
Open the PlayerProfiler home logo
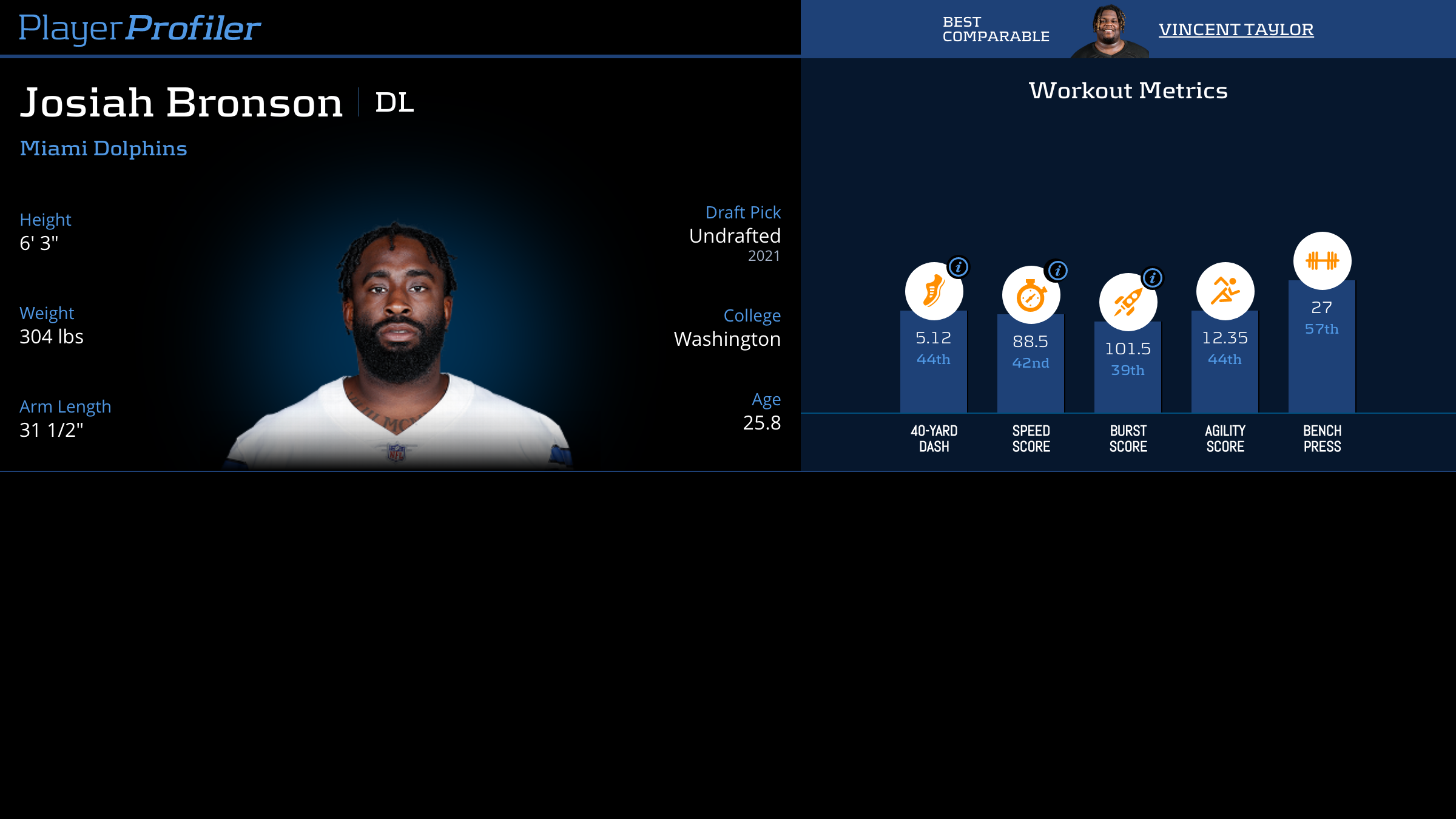140,28
